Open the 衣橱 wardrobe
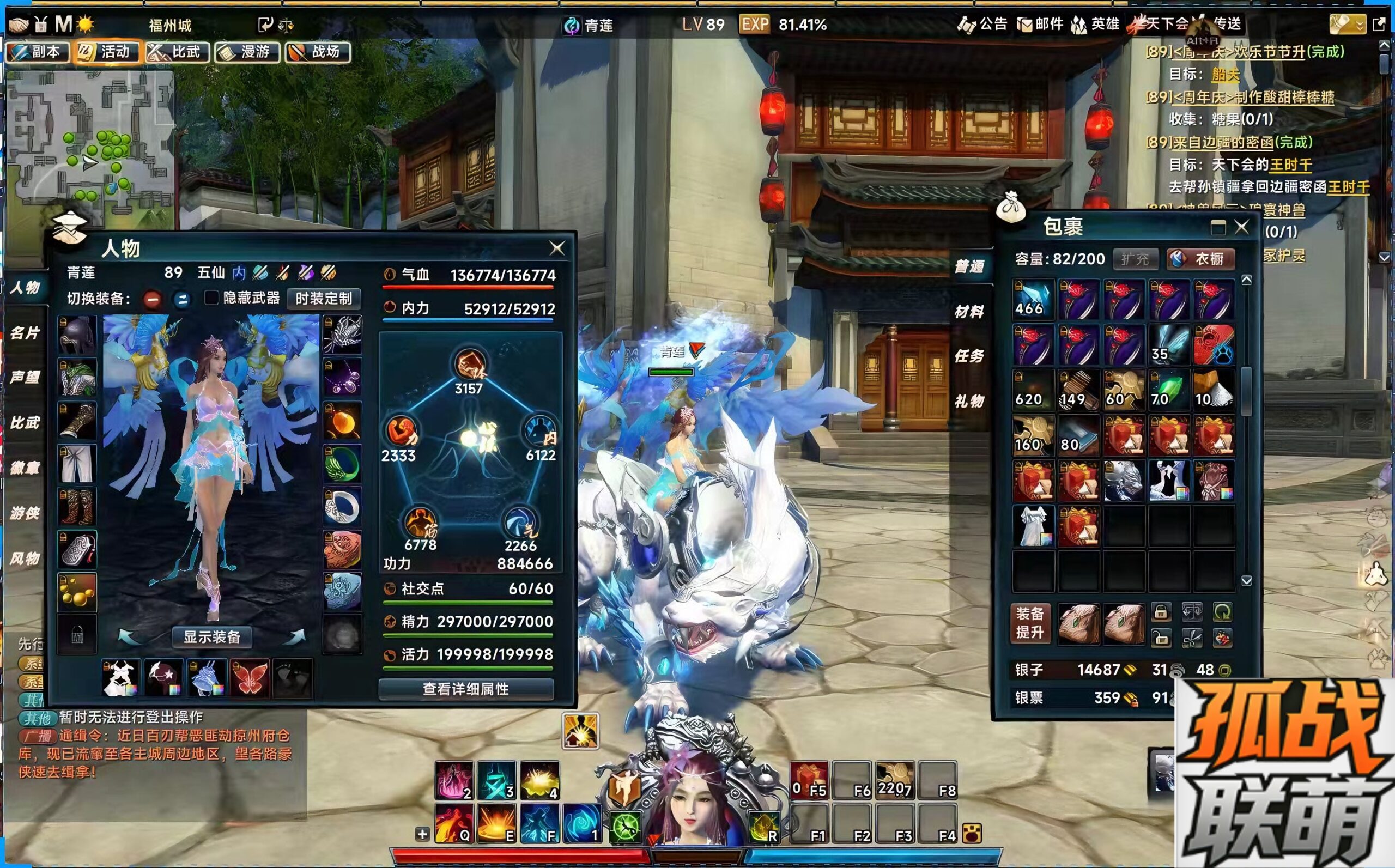 (1201, 259)
